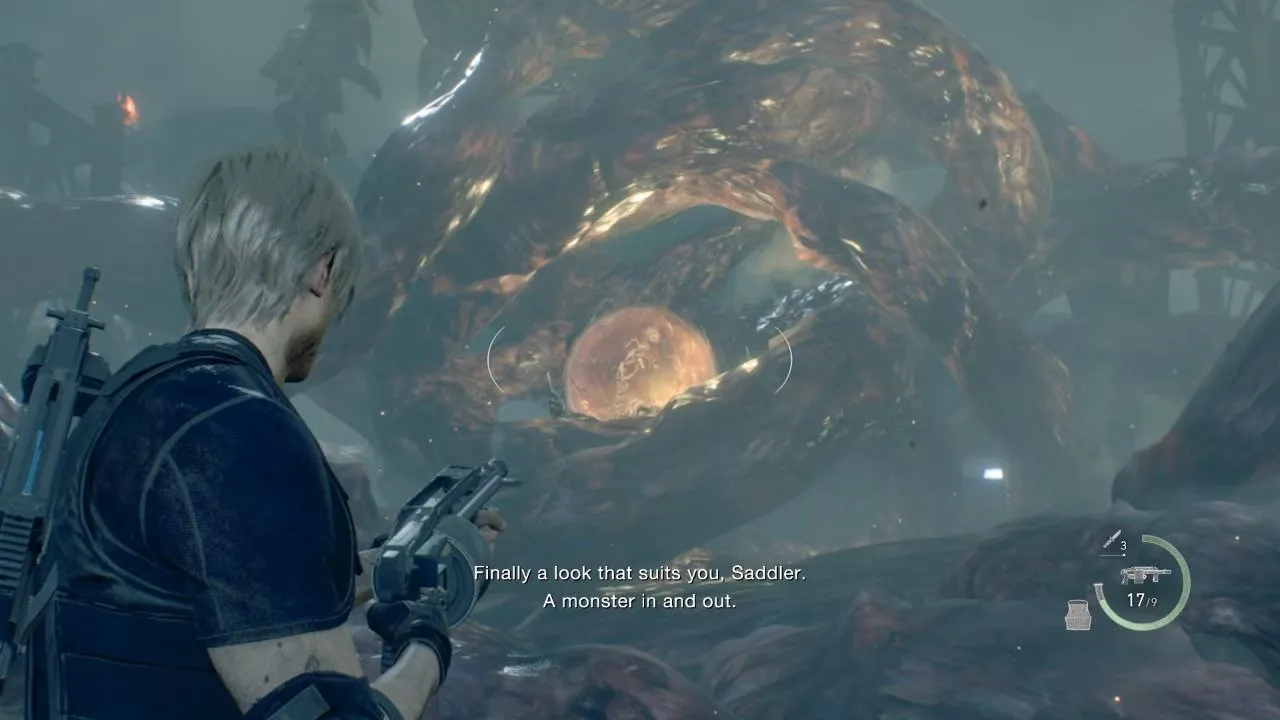Click the combat knife icon

1110,541
